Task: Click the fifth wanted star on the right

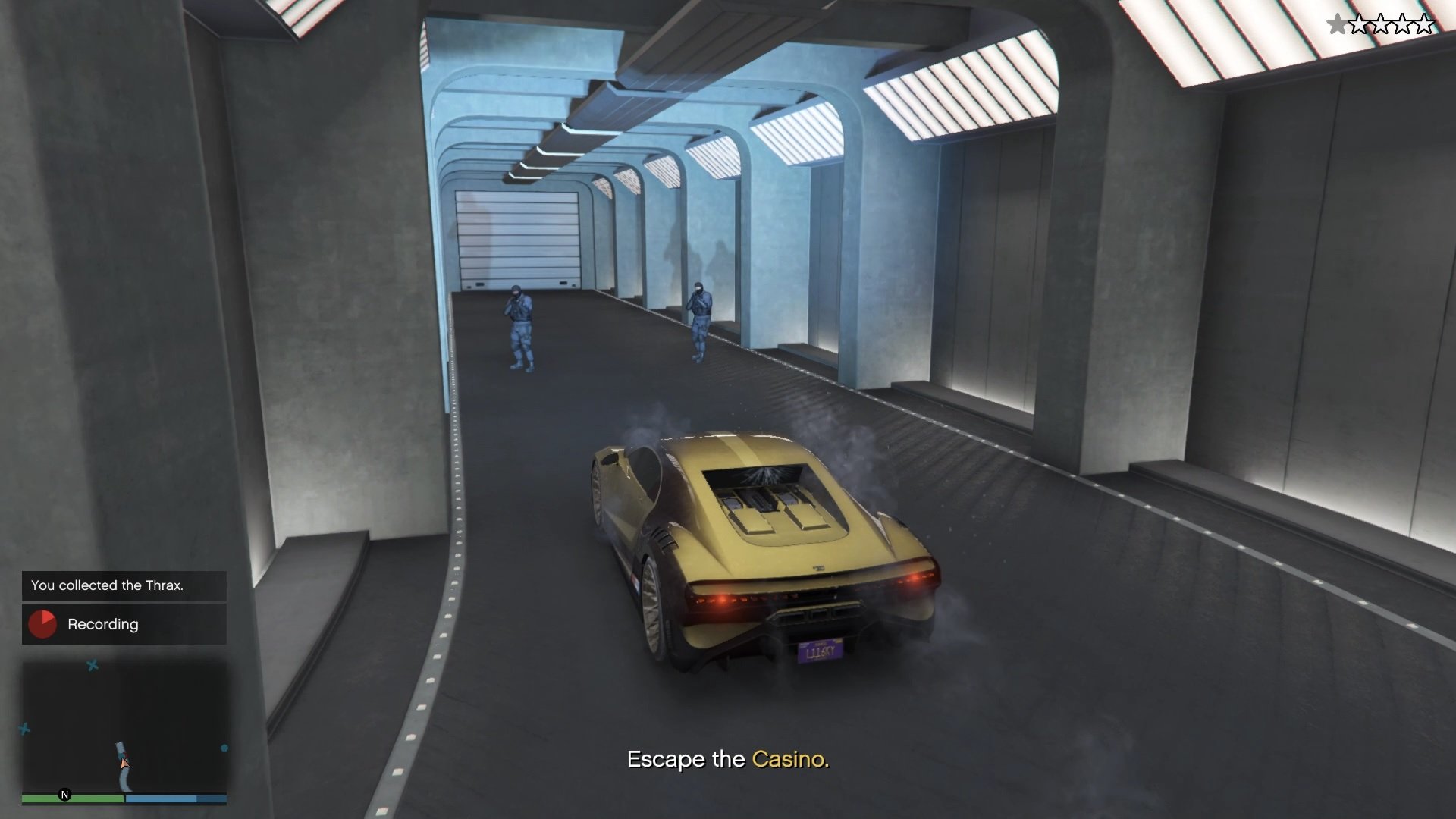Action: 1423,24
